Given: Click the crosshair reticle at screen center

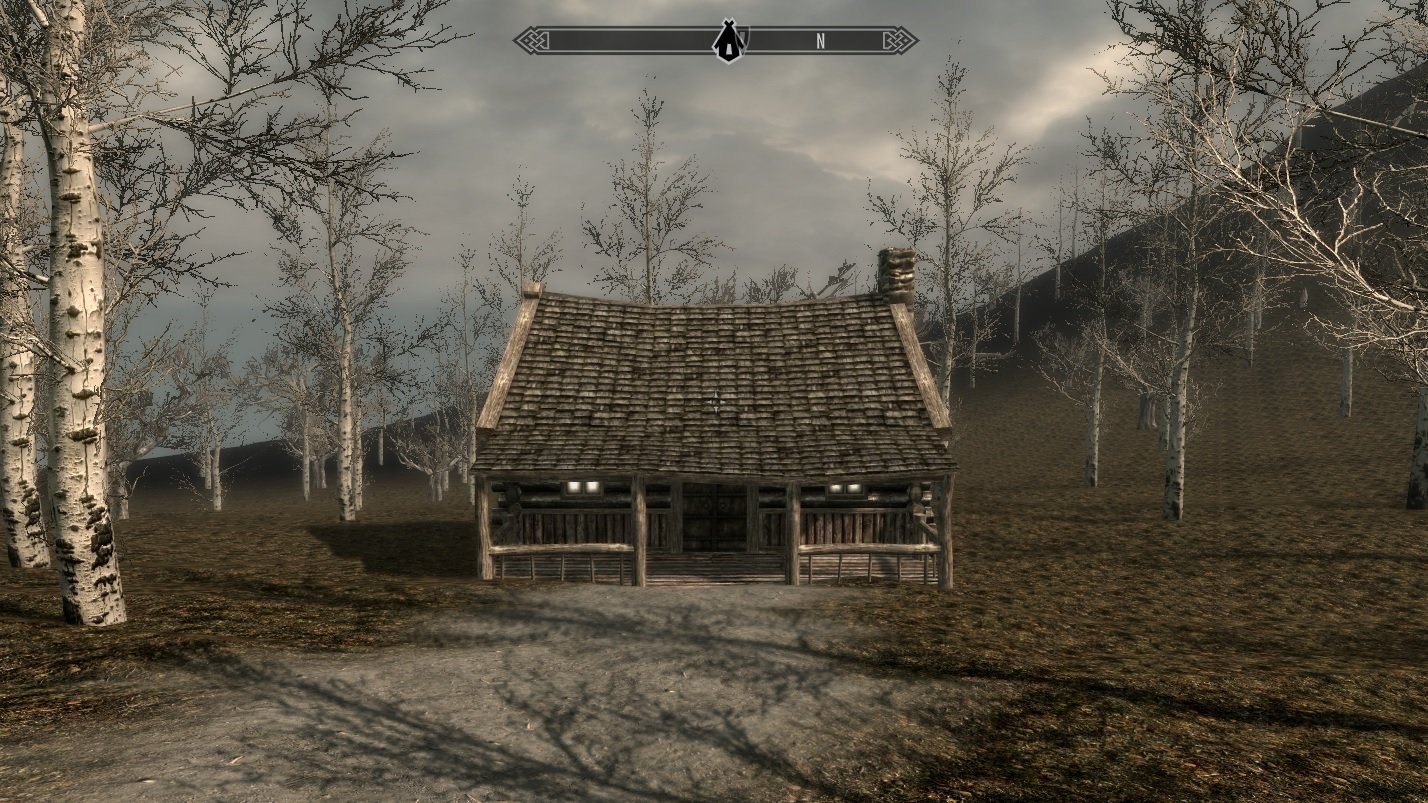Looking at the screenshot, I should 714,401.
